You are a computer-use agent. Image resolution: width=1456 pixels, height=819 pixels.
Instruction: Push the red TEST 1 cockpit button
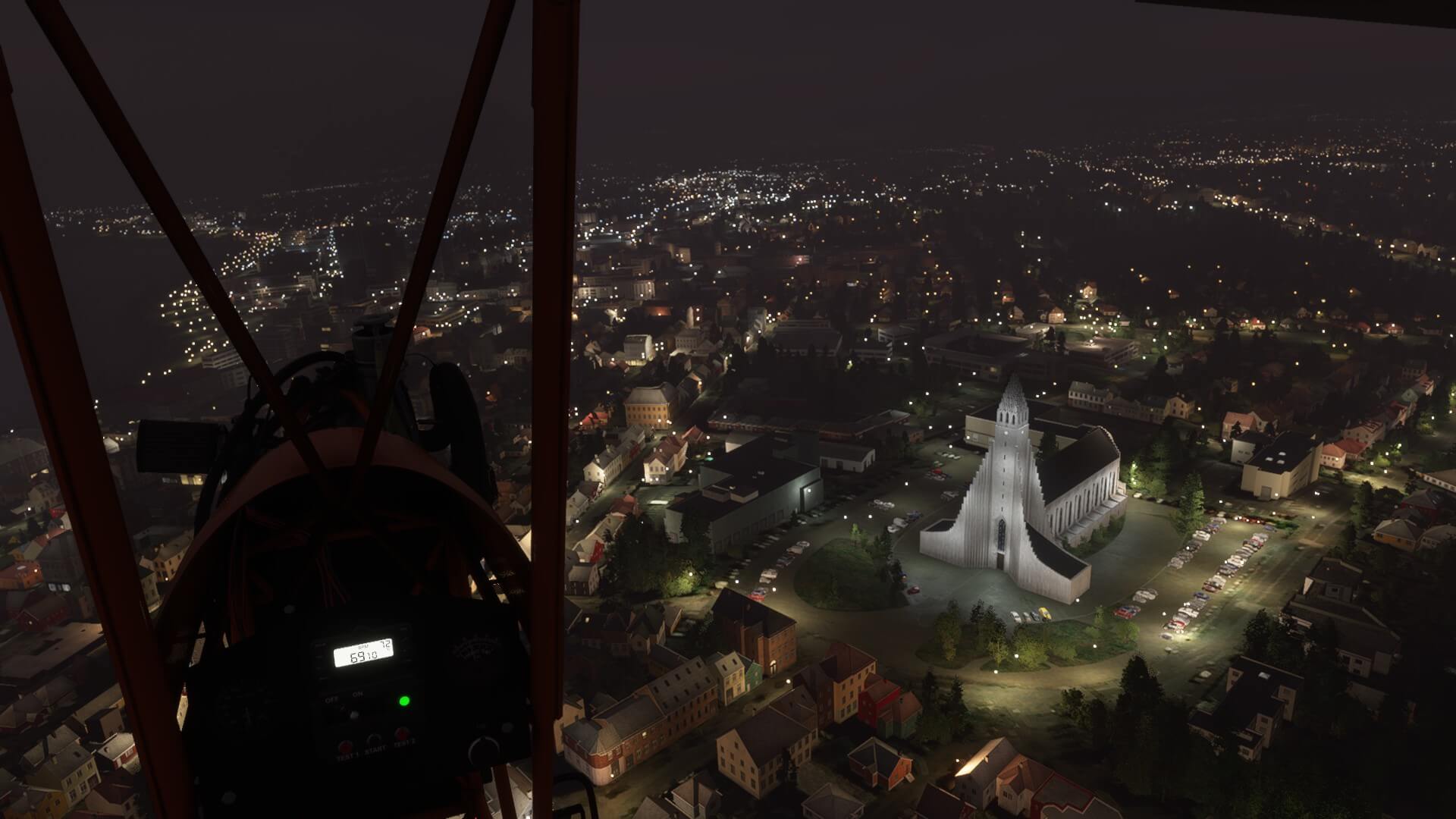coord(345,746)
